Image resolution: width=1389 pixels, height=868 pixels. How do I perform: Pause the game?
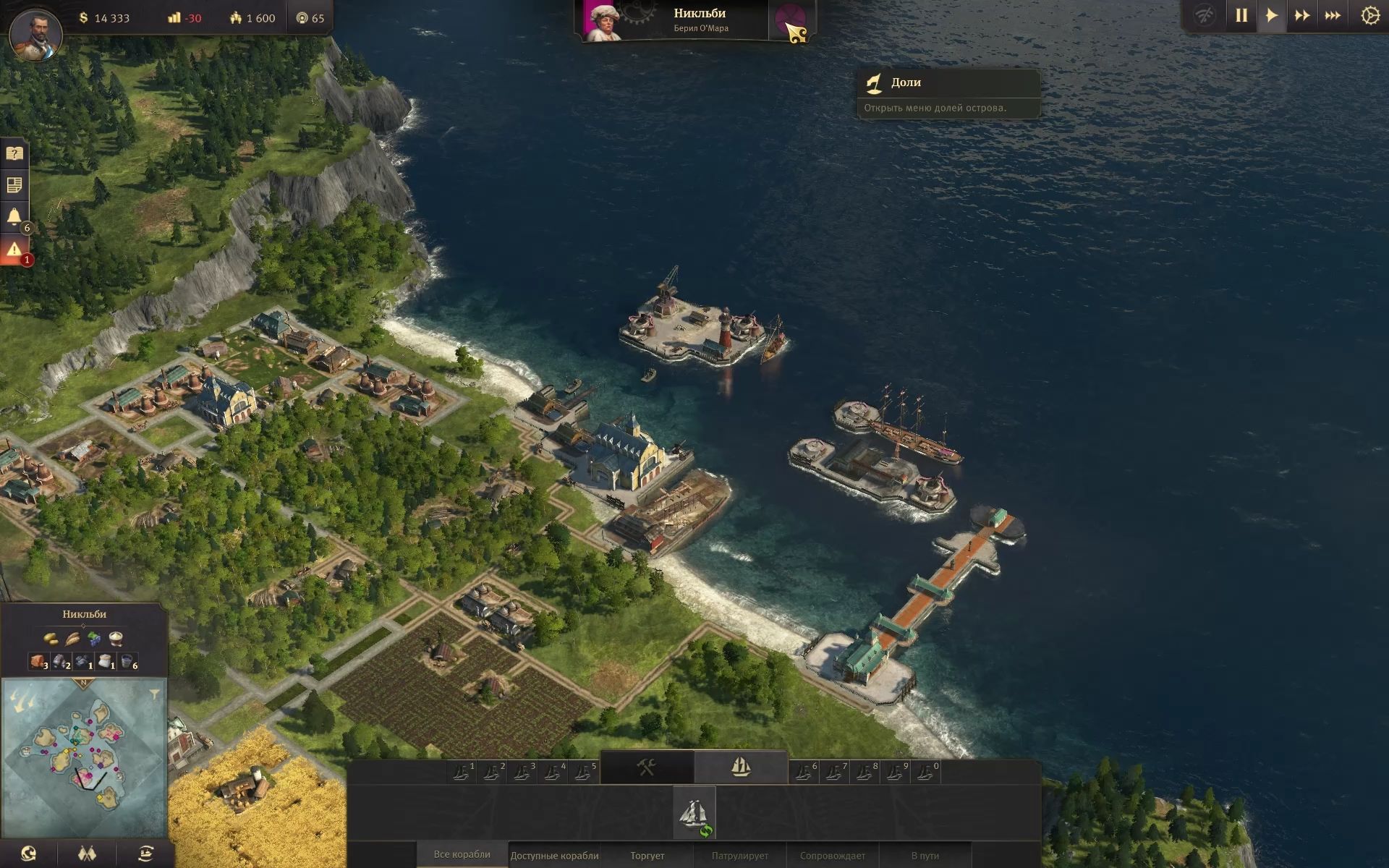[x=1241, y=16]
